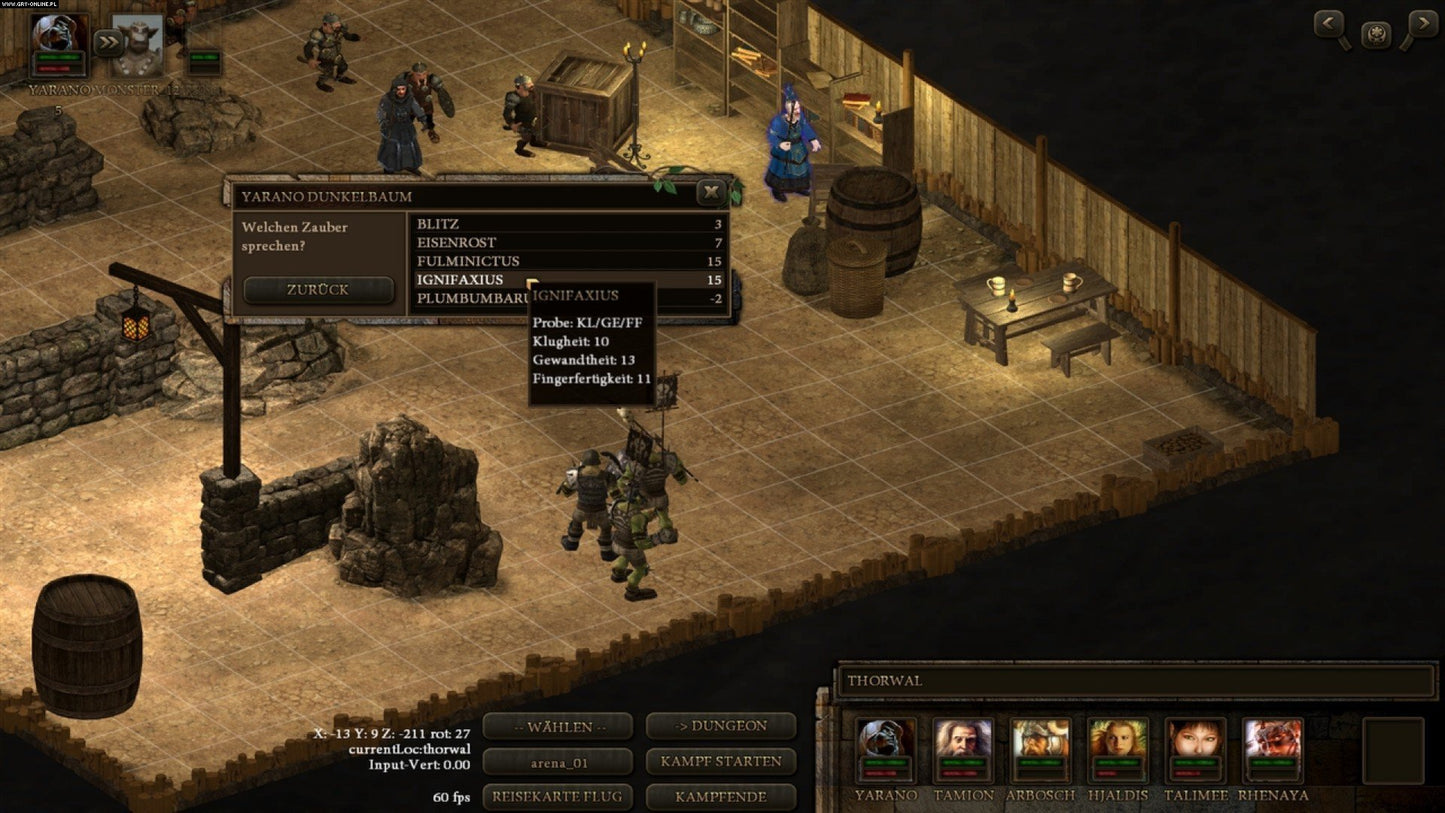Open the arena_01 selection field

556,761
